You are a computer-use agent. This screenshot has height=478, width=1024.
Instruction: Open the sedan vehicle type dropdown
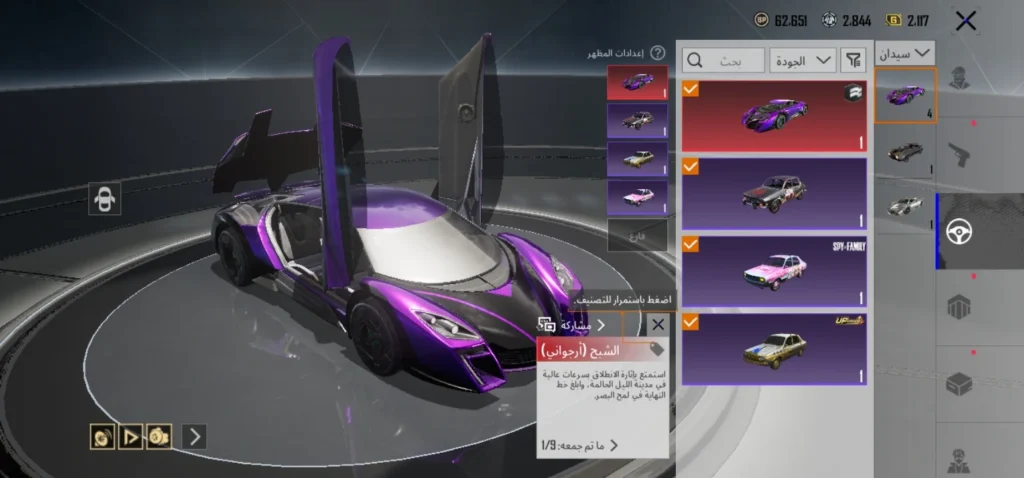(x=904, y=52)
